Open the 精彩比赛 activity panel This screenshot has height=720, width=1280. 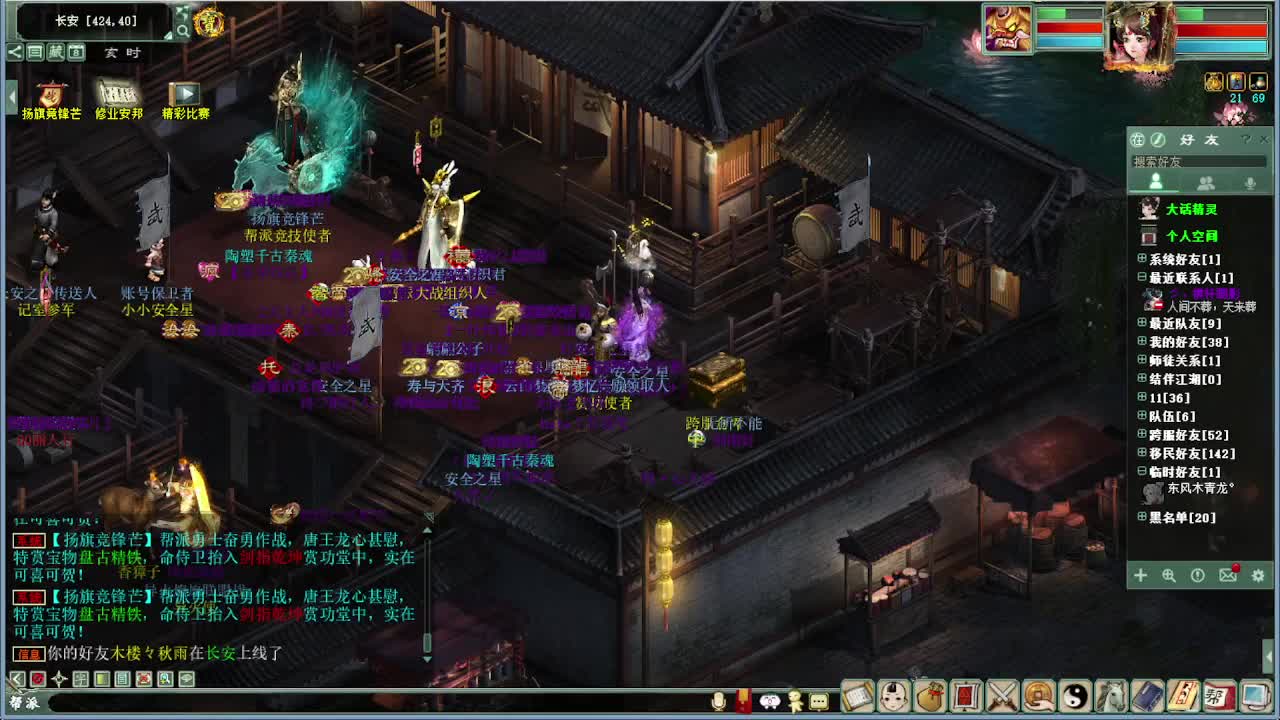[x=186, y=95]
